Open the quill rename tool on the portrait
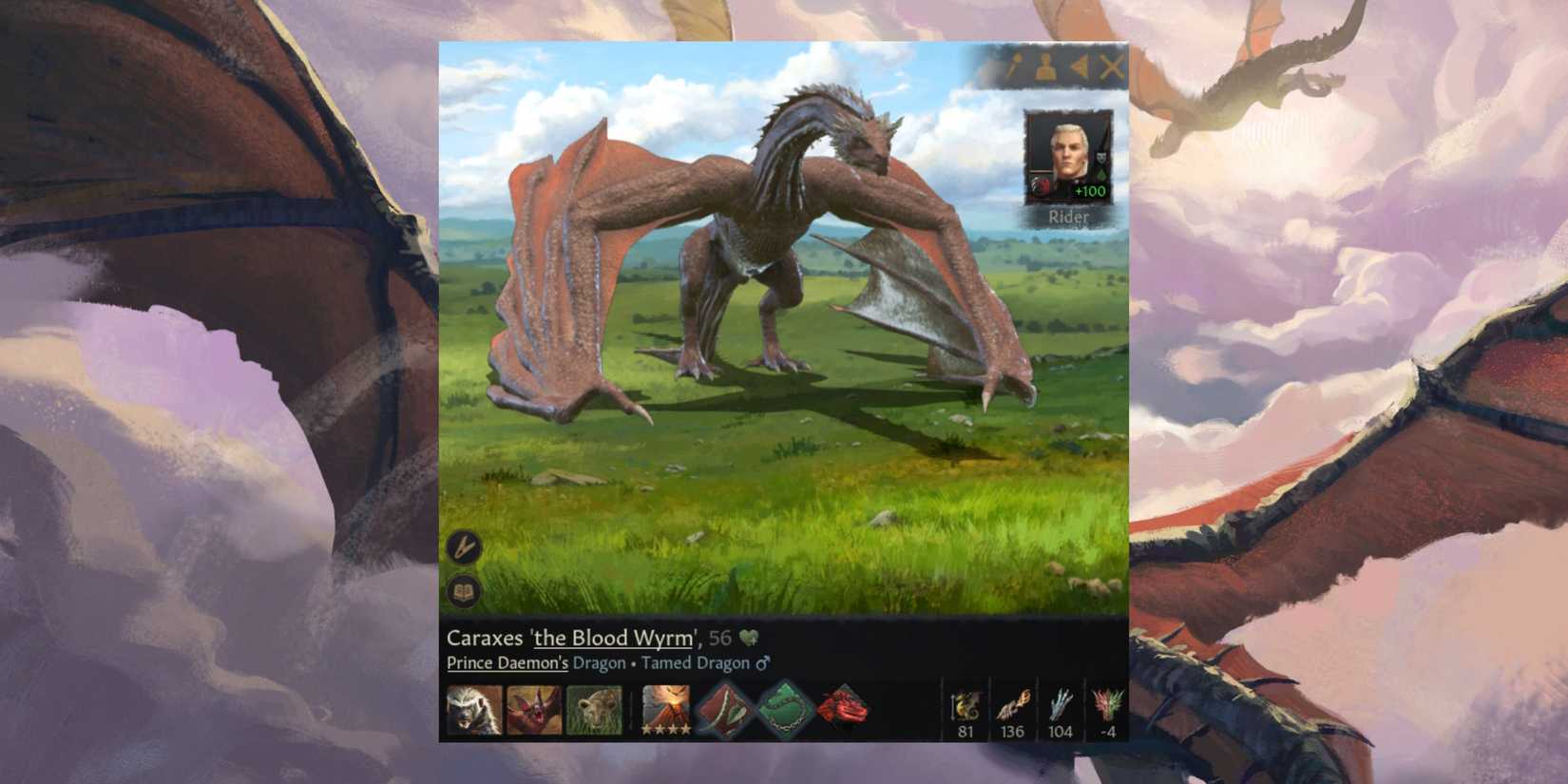The width and height of the screenshot is (1568, 784). click(463, 545)
